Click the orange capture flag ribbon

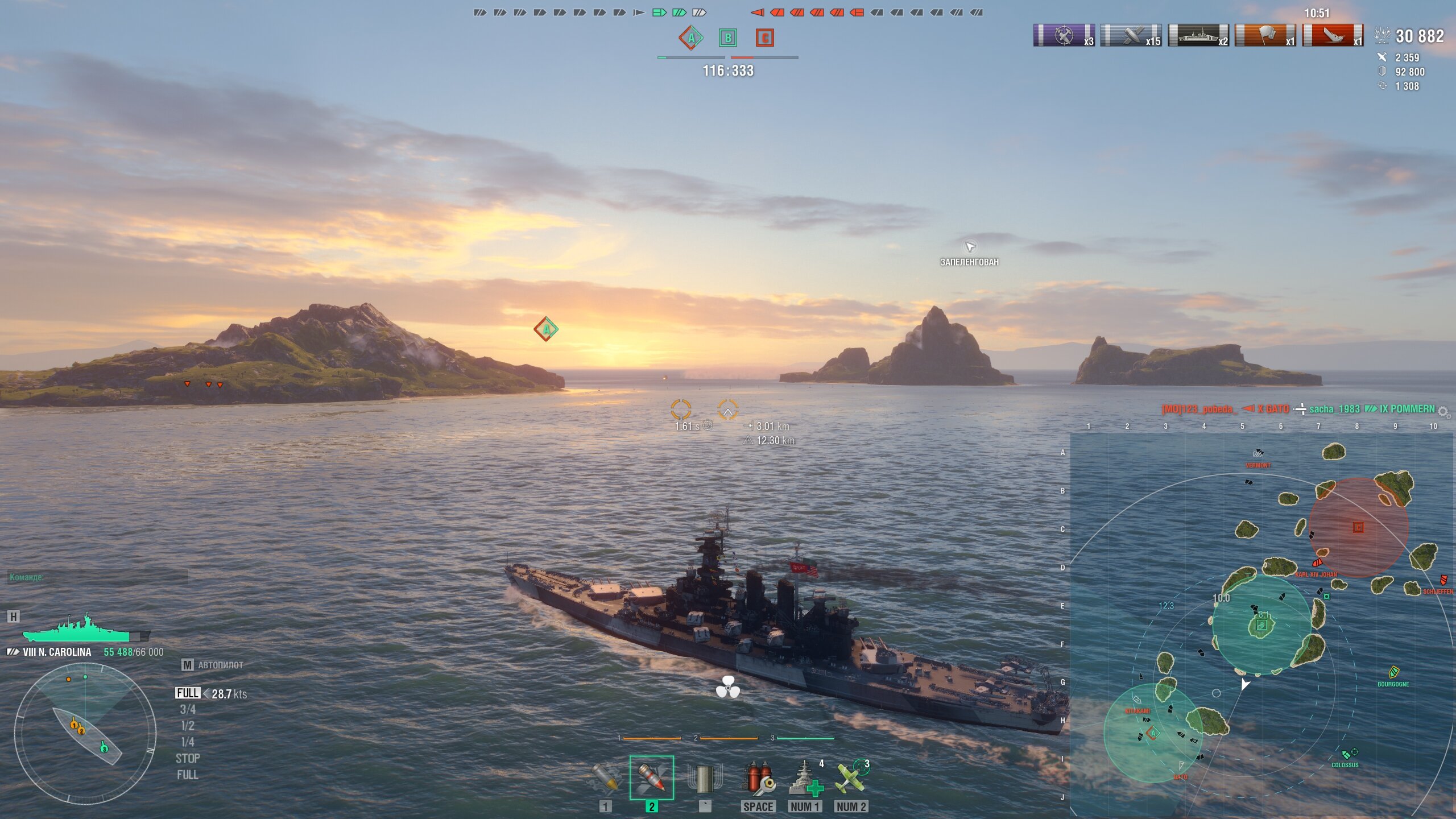point(1265,35)
